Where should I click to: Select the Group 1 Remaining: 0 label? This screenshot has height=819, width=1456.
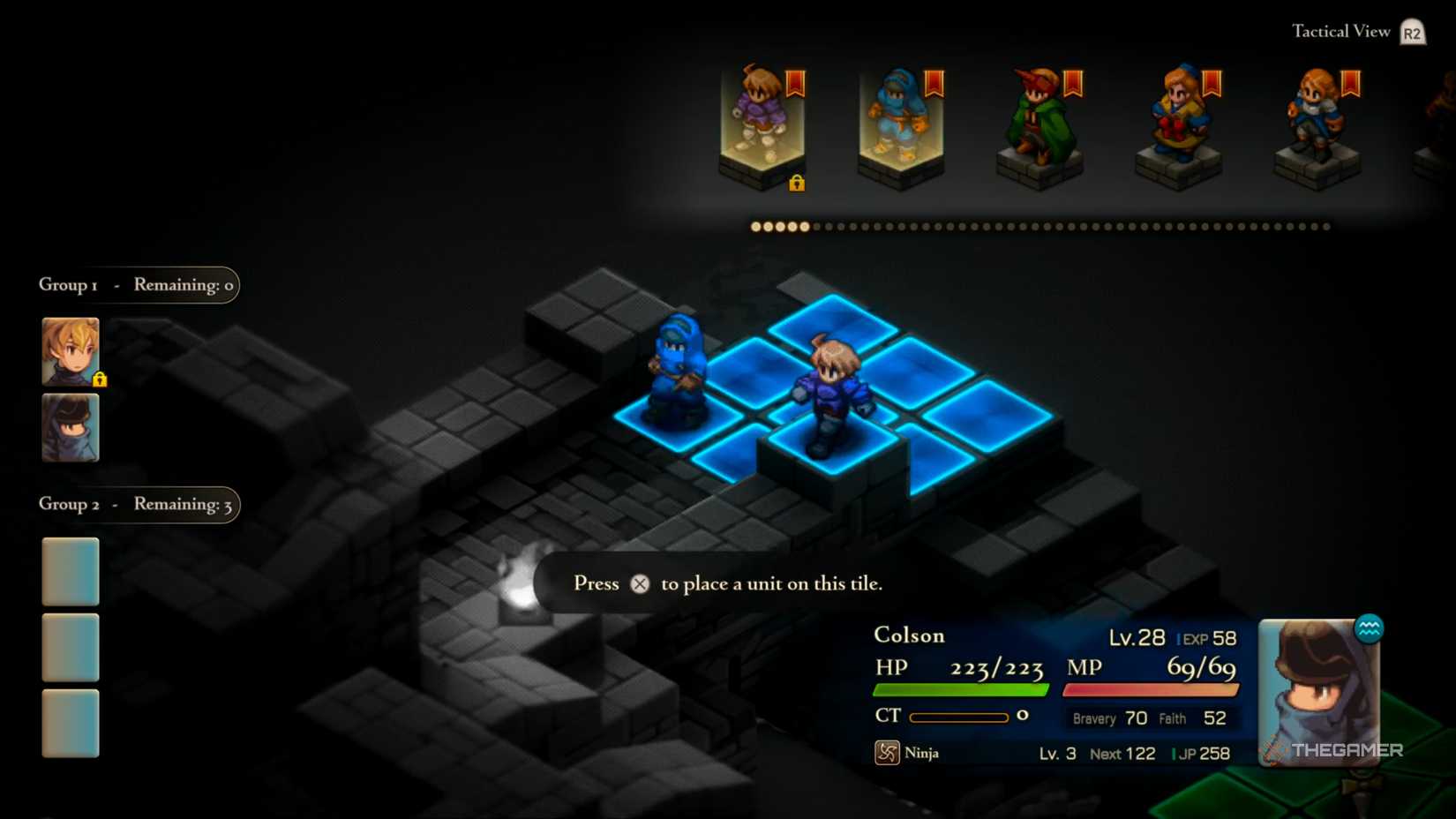137,285
